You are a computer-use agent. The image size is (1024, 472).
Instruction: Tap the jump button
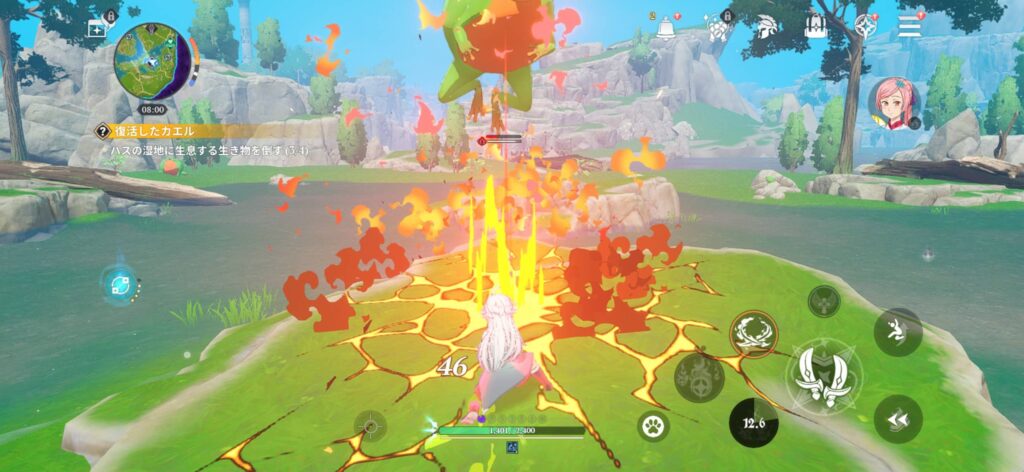(x=897, y=332)
